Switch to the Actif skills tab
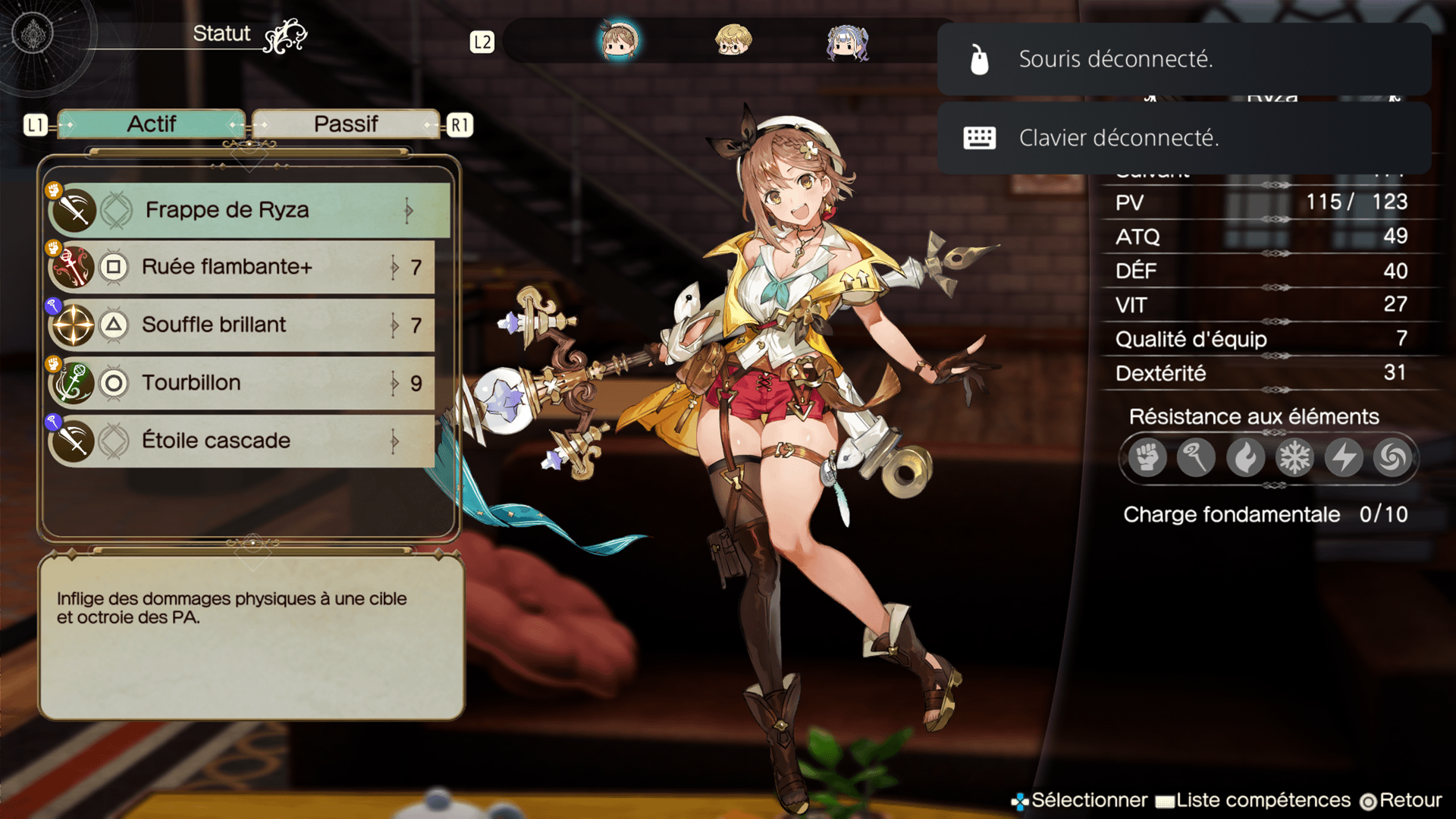 [x=152, y=124]
